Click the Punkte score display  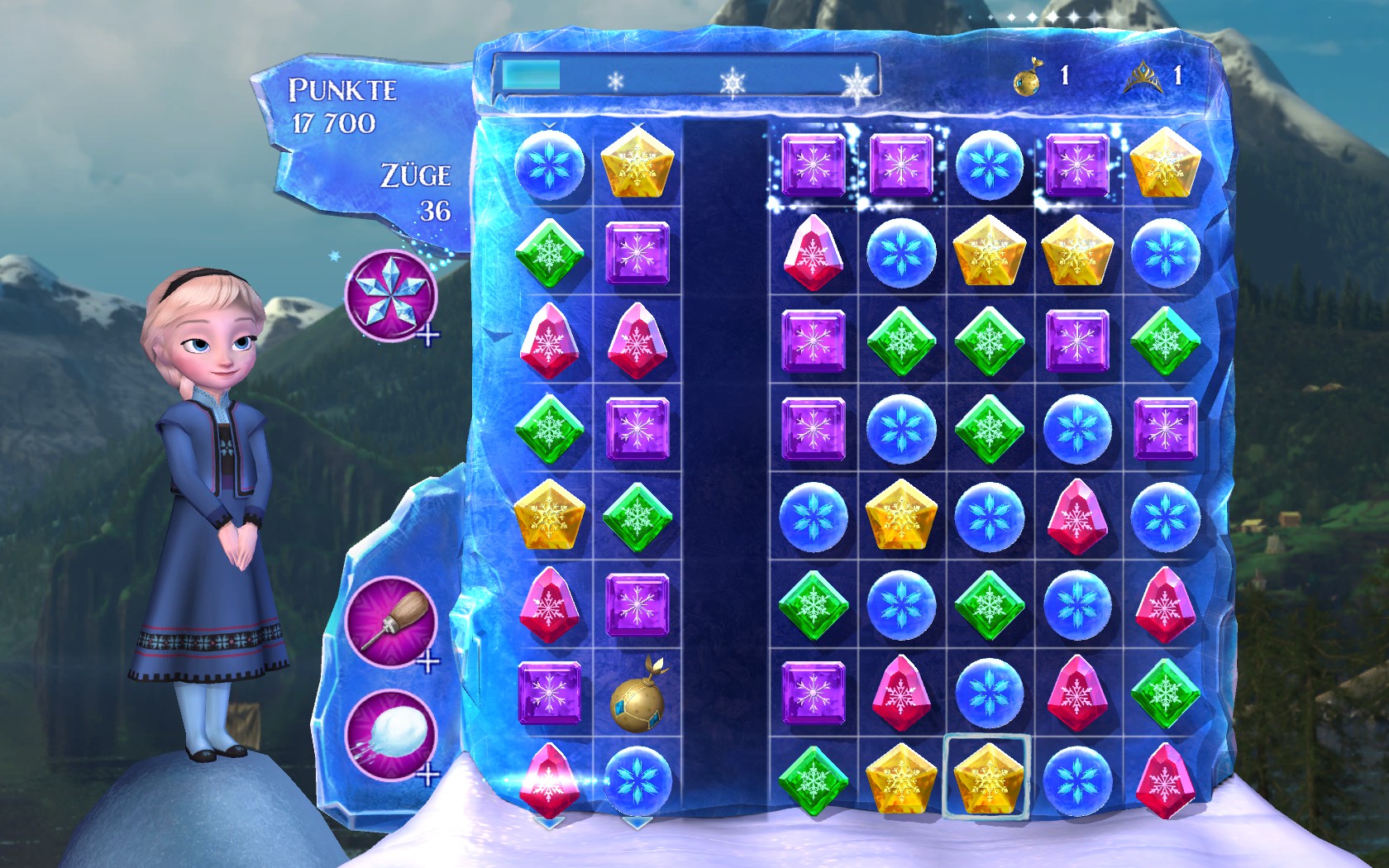(341, 105)
